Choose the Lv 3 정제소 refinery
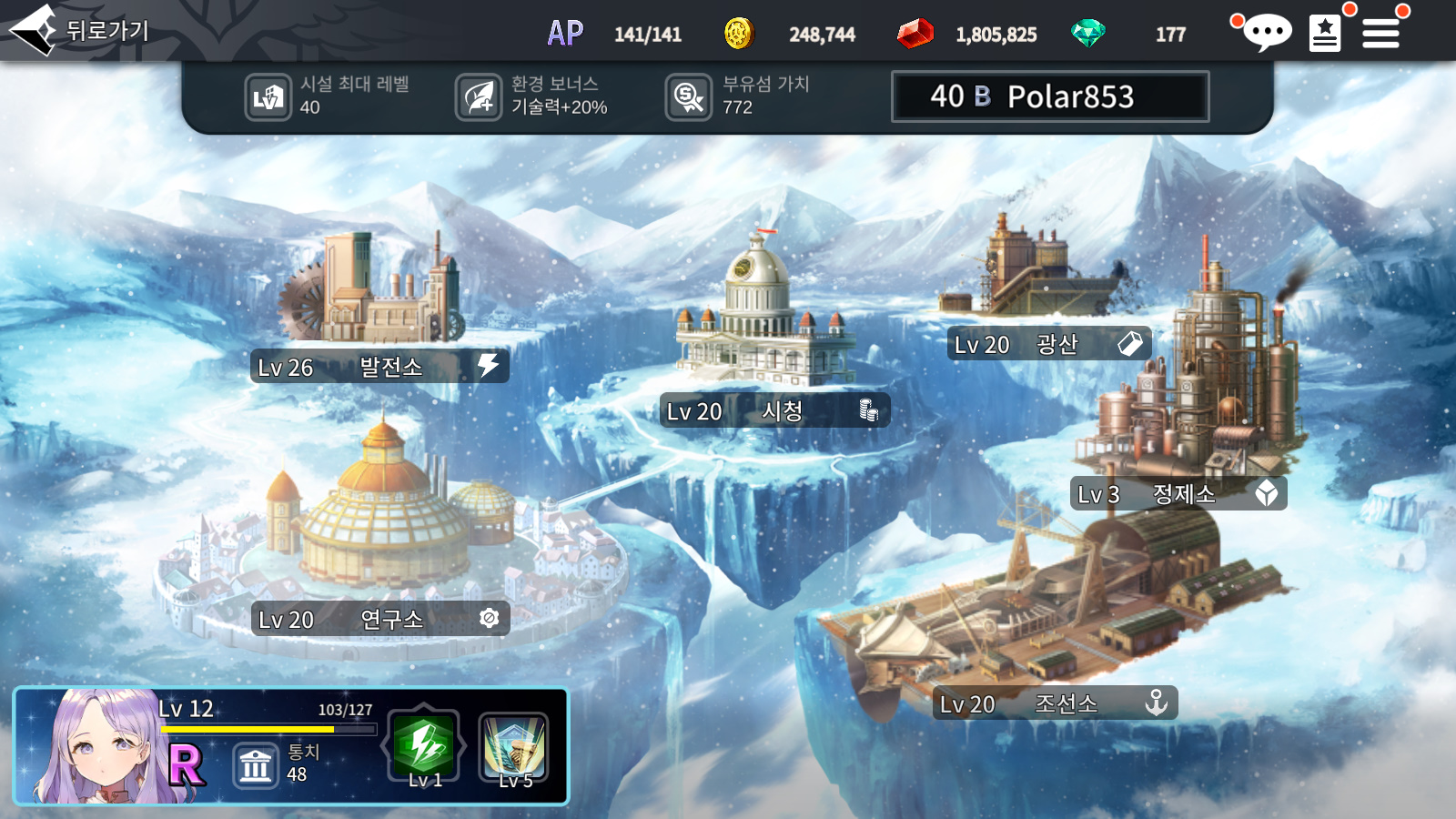The image size is (1456, 819). tap(1178, 494)
